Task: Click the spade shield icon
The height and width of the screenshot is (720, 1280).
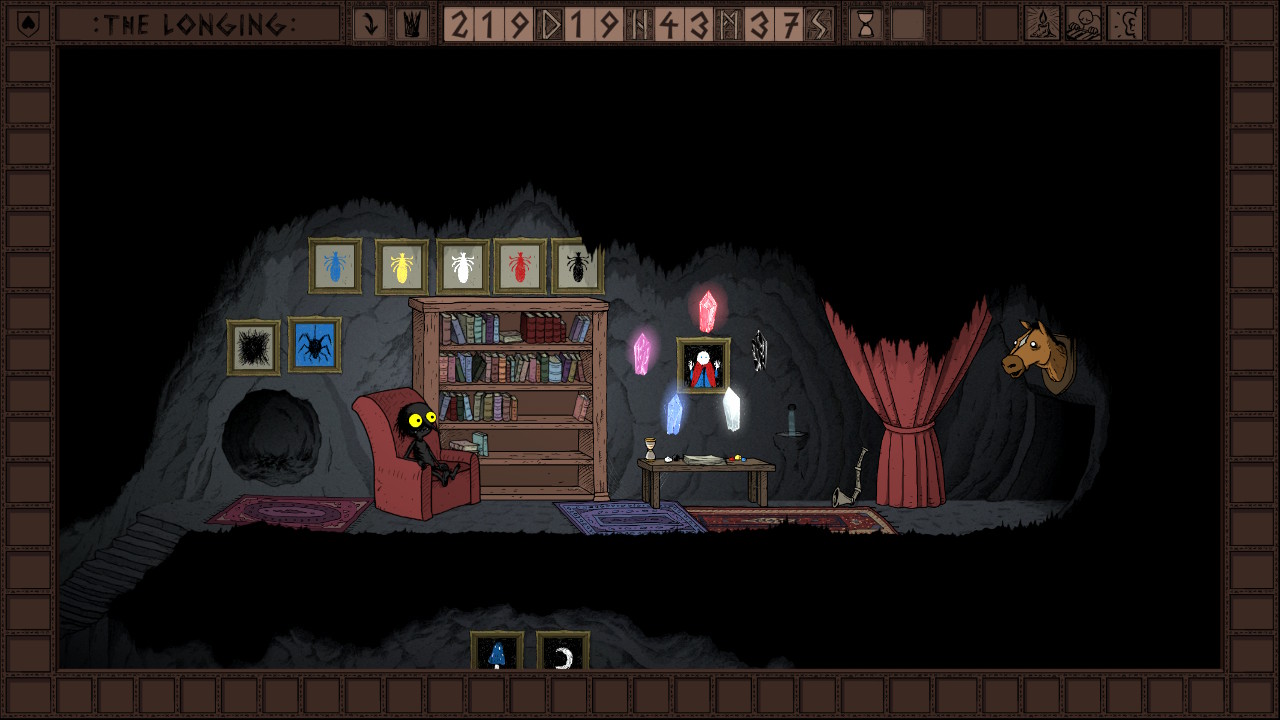Action: [x=28, y=24]
